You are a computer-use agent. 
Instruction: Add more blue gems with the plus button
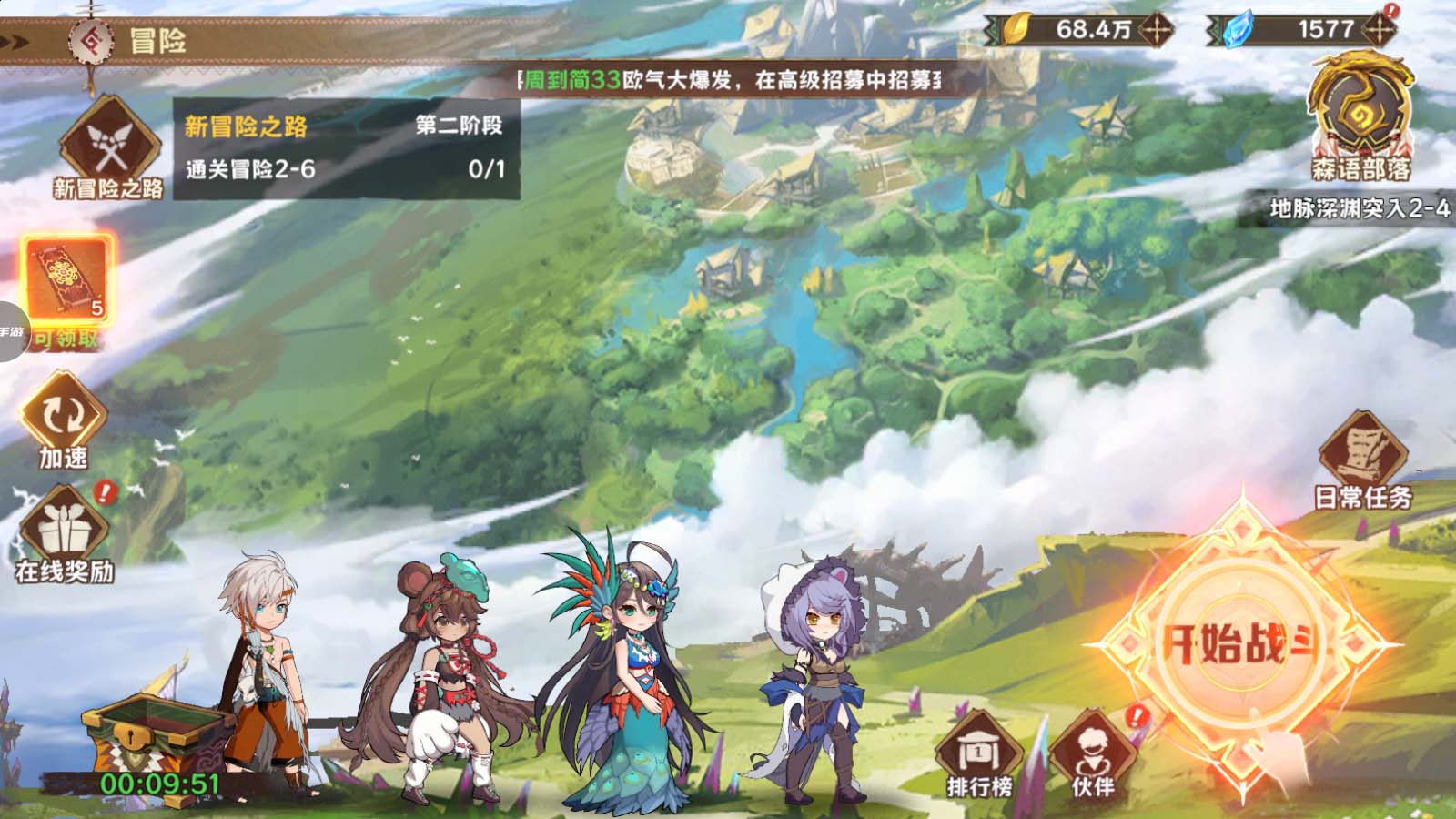1380,30
